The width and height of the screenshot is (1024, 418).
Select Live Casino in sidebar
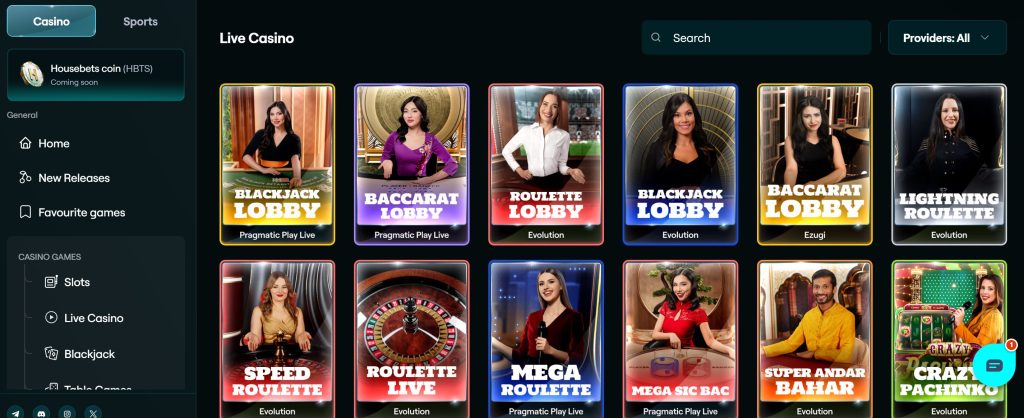tap(93, 318)
